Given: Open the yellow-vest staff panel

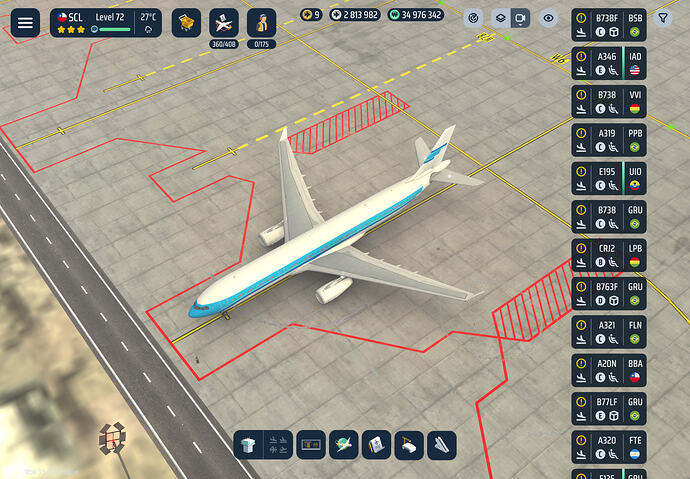Looking at the screenshot, I should click(x=261, y=22).
